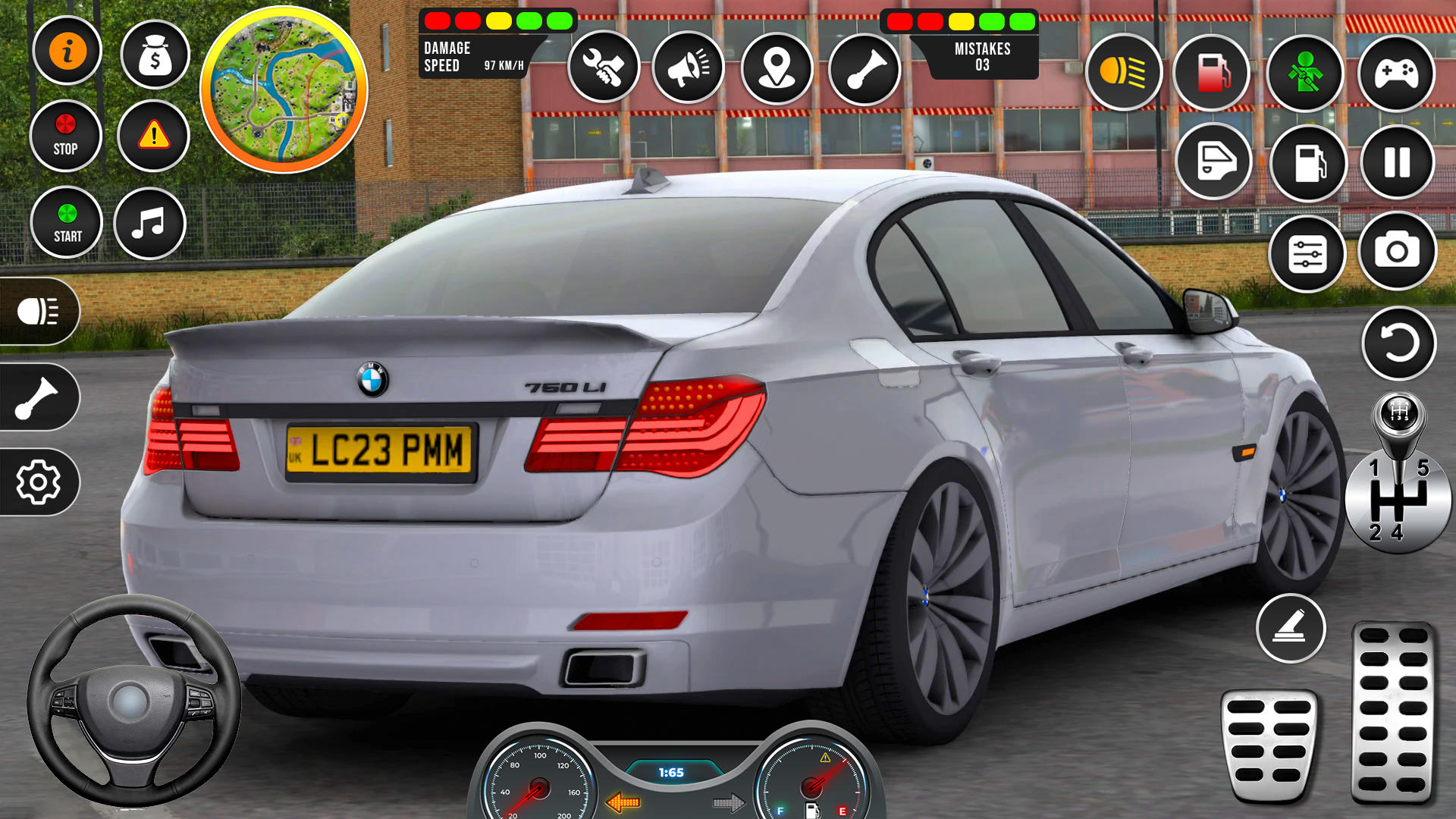Viewport: 1456px width, 819px height.
Task: Open the location pin waypoint icon
Action: click(x=777, y=68)
